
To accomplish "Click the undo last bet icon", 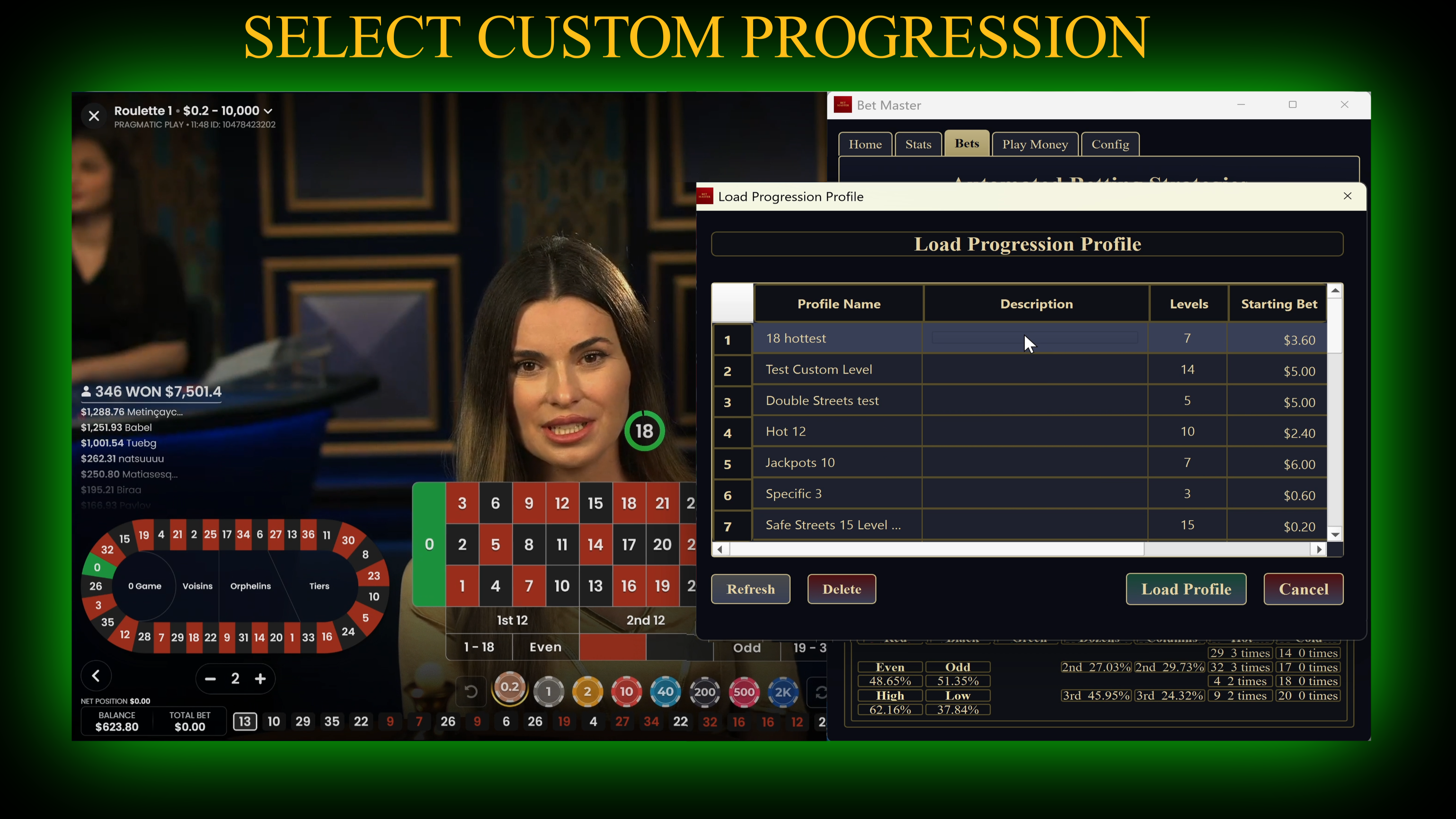I will point(471,691).
